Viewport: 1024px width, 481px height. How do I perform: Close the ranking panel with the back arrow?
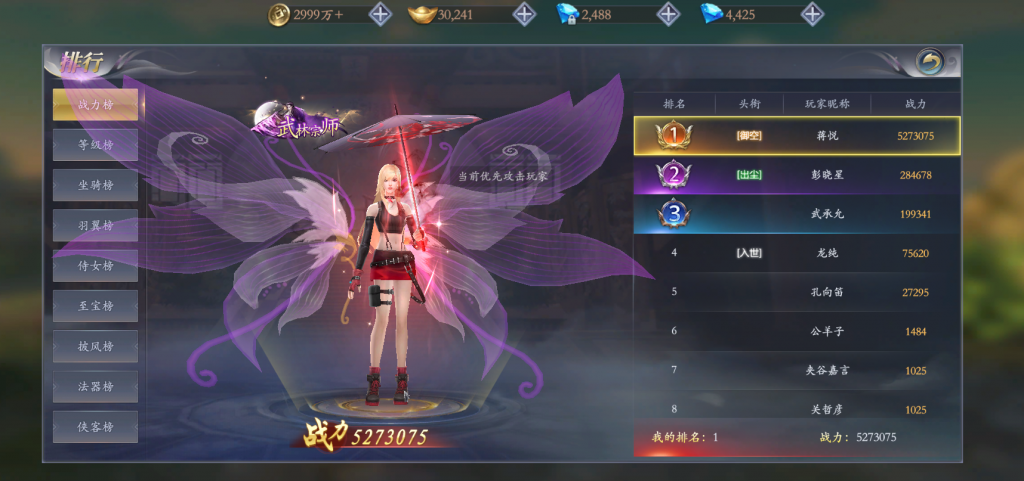(x=930, y=63)
